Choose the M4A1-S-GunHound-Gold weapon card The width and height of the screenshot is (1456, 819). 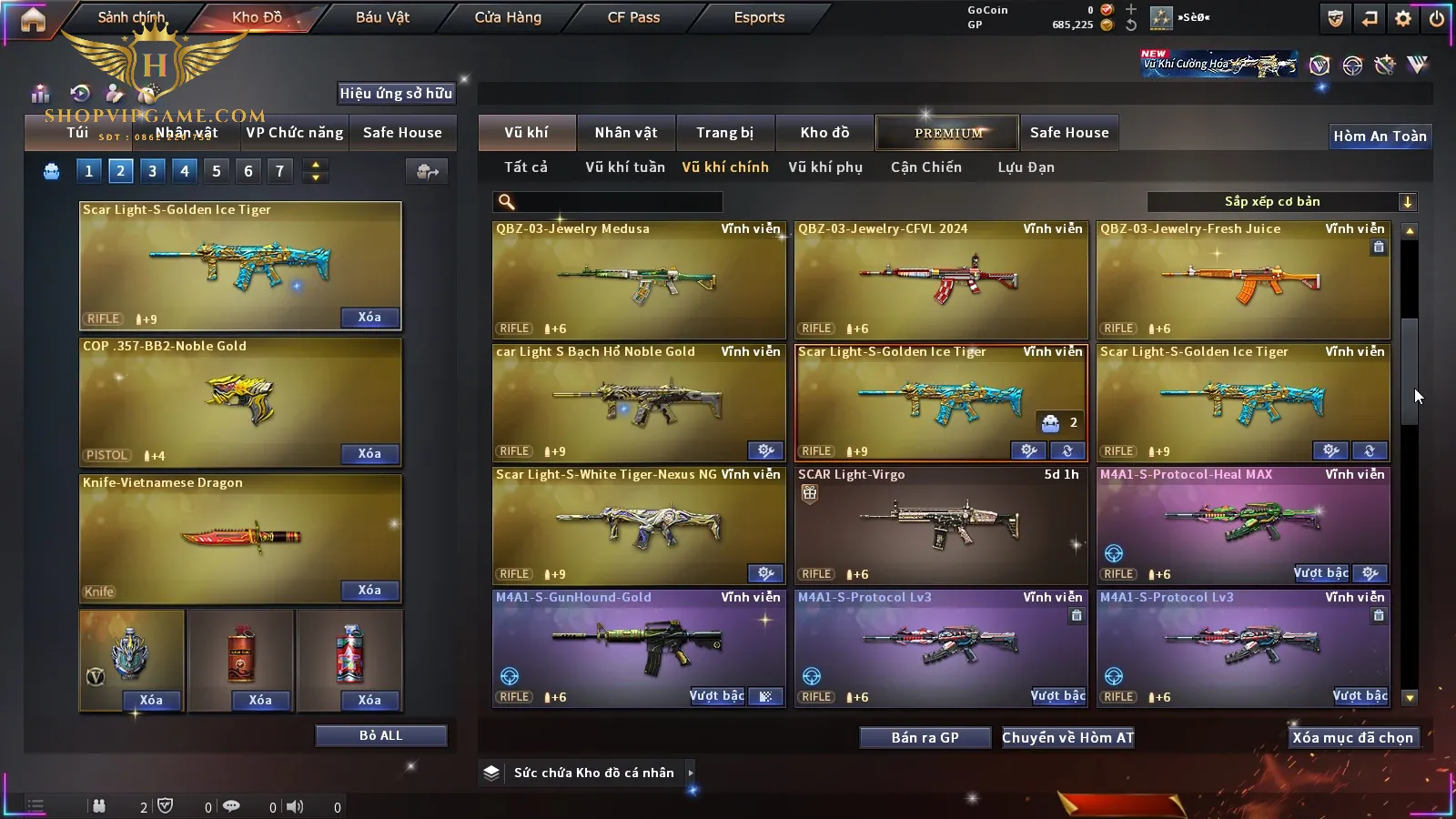coord(638,648)
